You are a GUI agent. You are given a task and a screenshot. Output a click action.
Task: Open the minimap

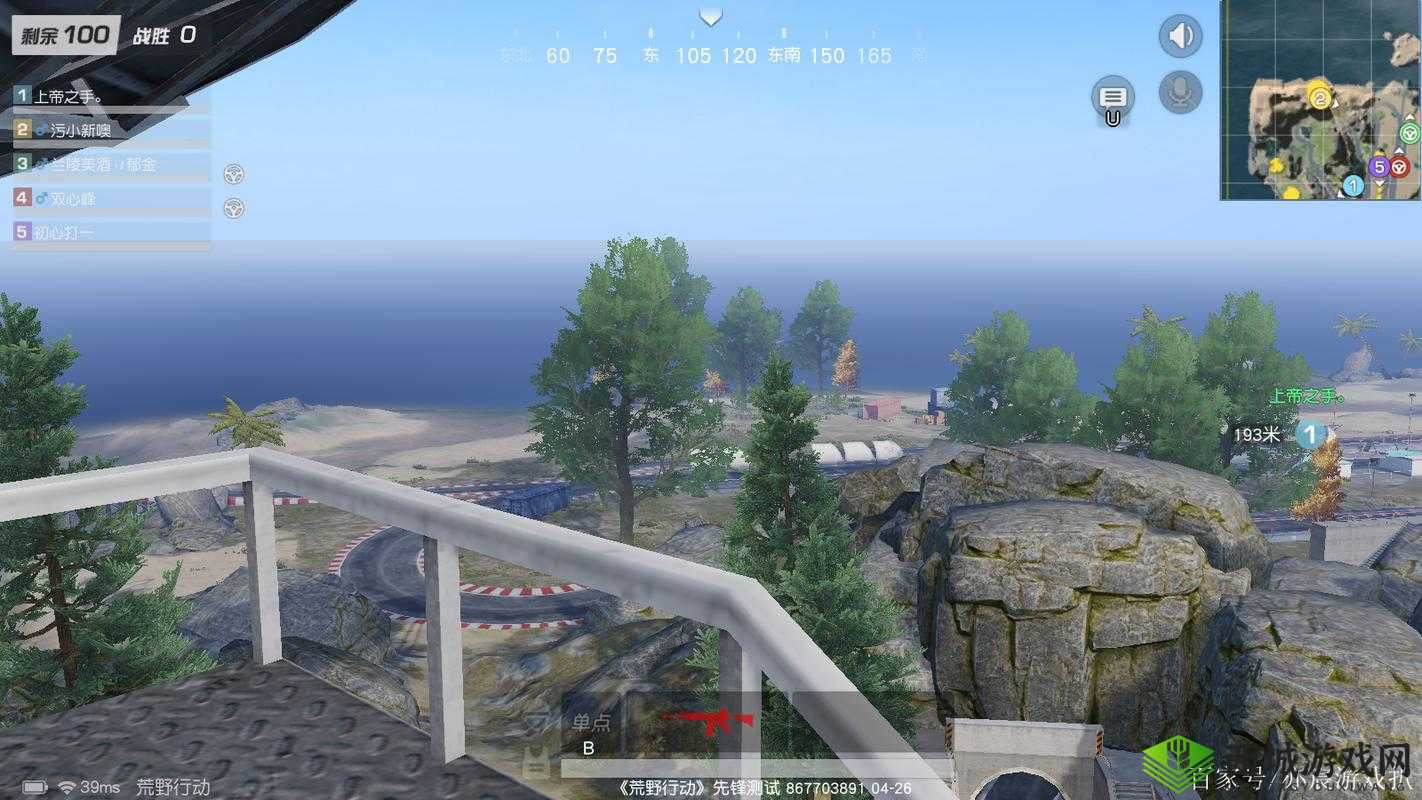[1320, 100]
